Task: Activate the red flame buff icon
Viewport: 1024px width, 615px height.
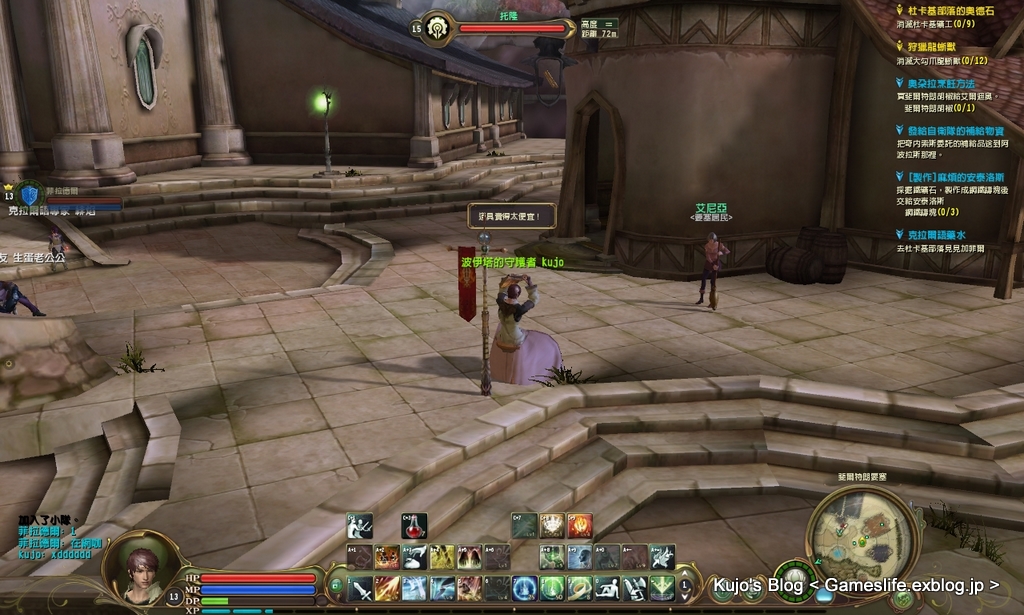Action: 580,526
